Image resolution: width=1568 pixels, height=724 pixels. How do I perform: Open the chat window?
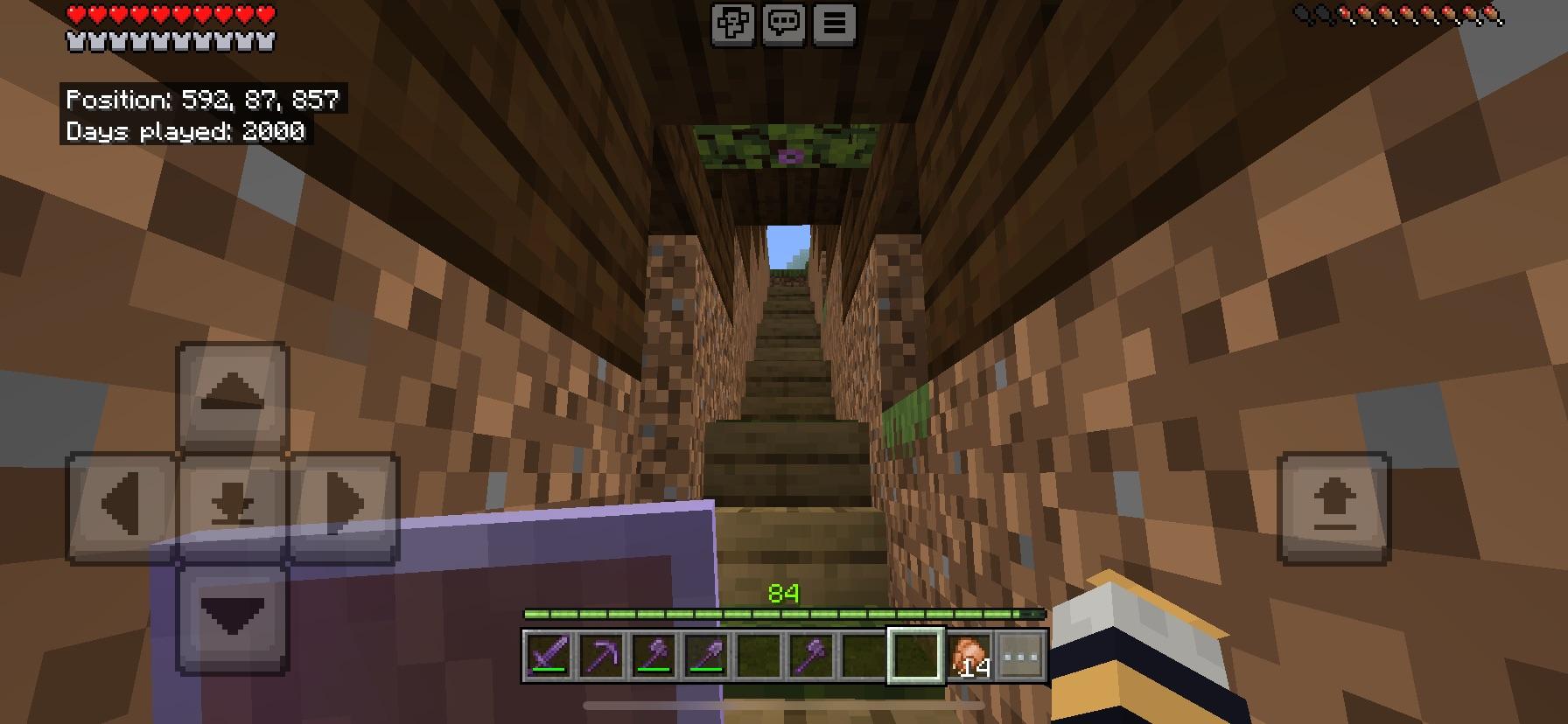[785, 26]
